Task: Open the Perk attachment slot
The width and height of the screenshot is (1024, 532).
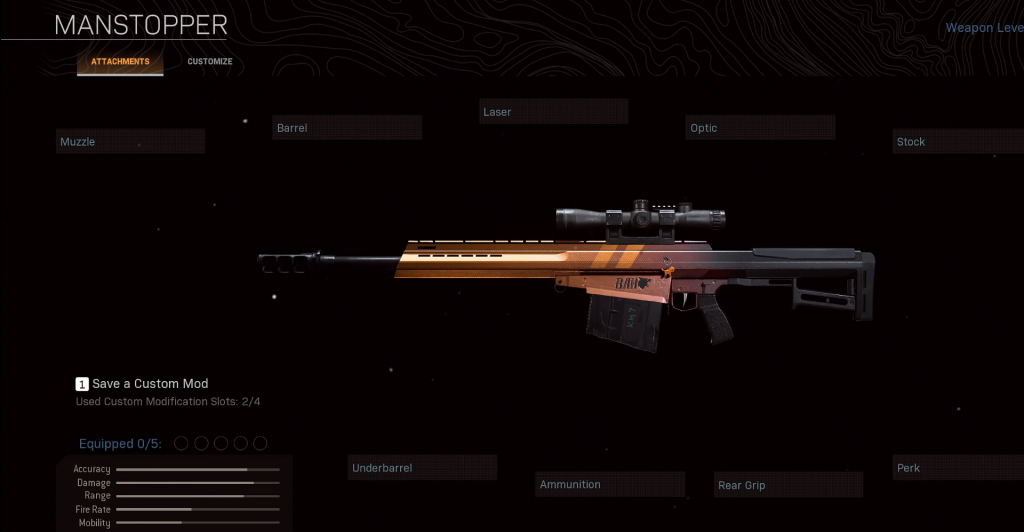Action: tap(957, 468)
